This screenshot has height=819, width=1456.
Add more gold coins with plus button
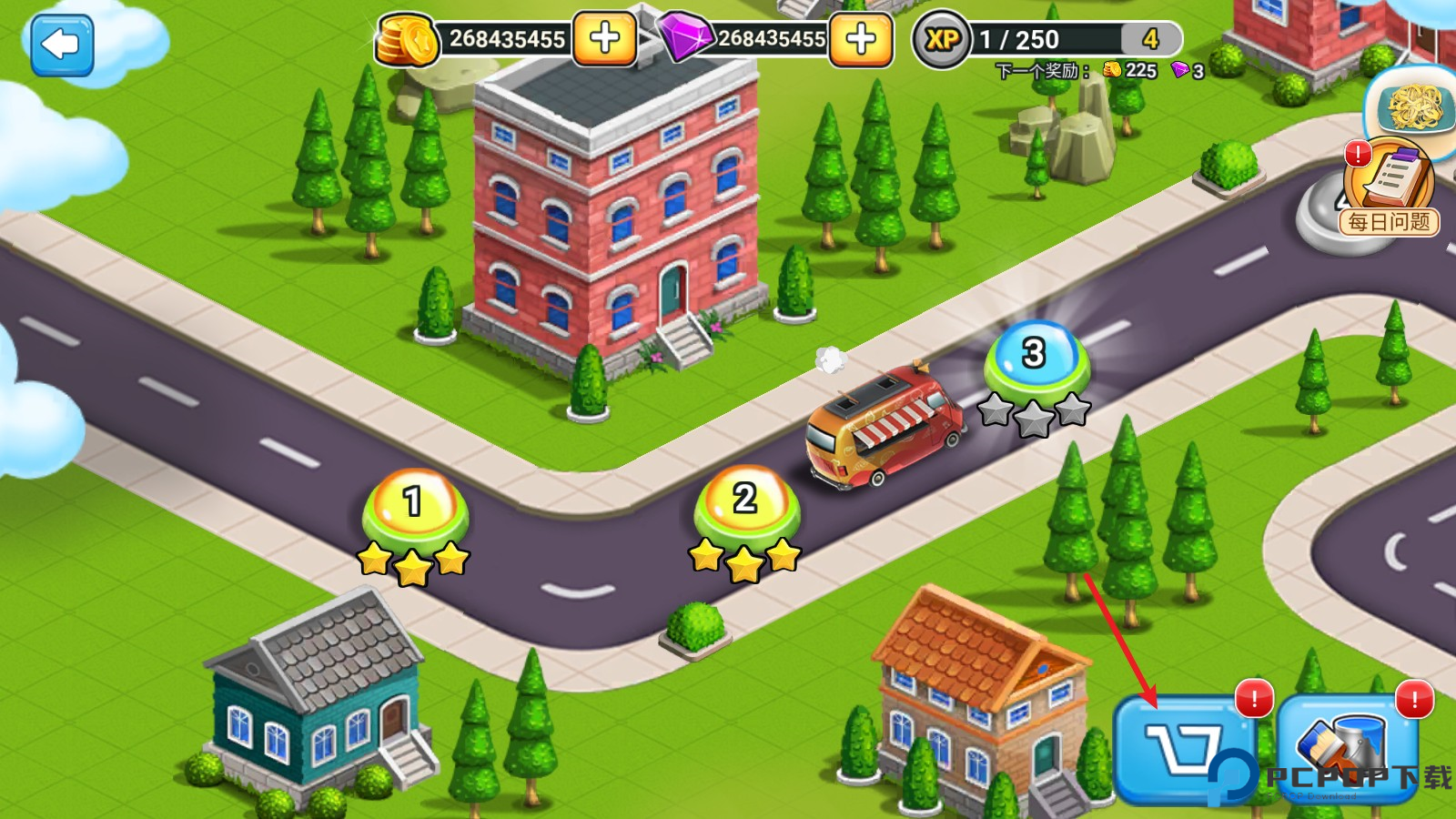coord(604,38)
